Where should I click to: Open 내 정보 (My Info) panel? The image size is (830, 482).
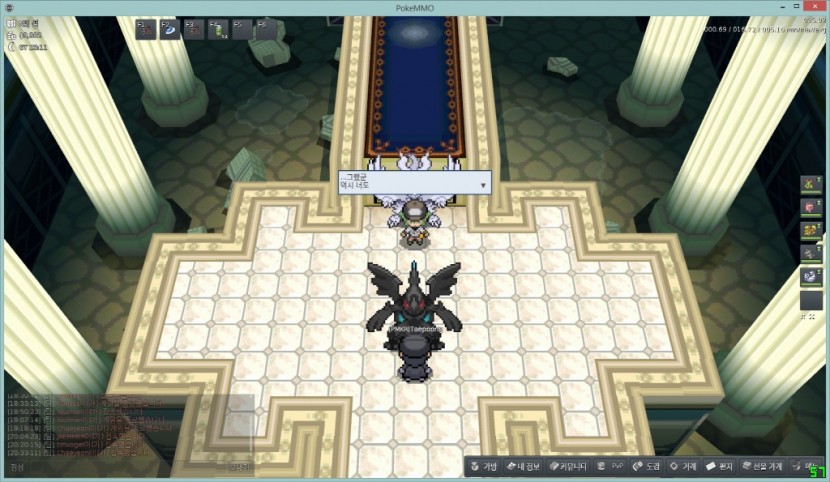click(x=525, y=466)
